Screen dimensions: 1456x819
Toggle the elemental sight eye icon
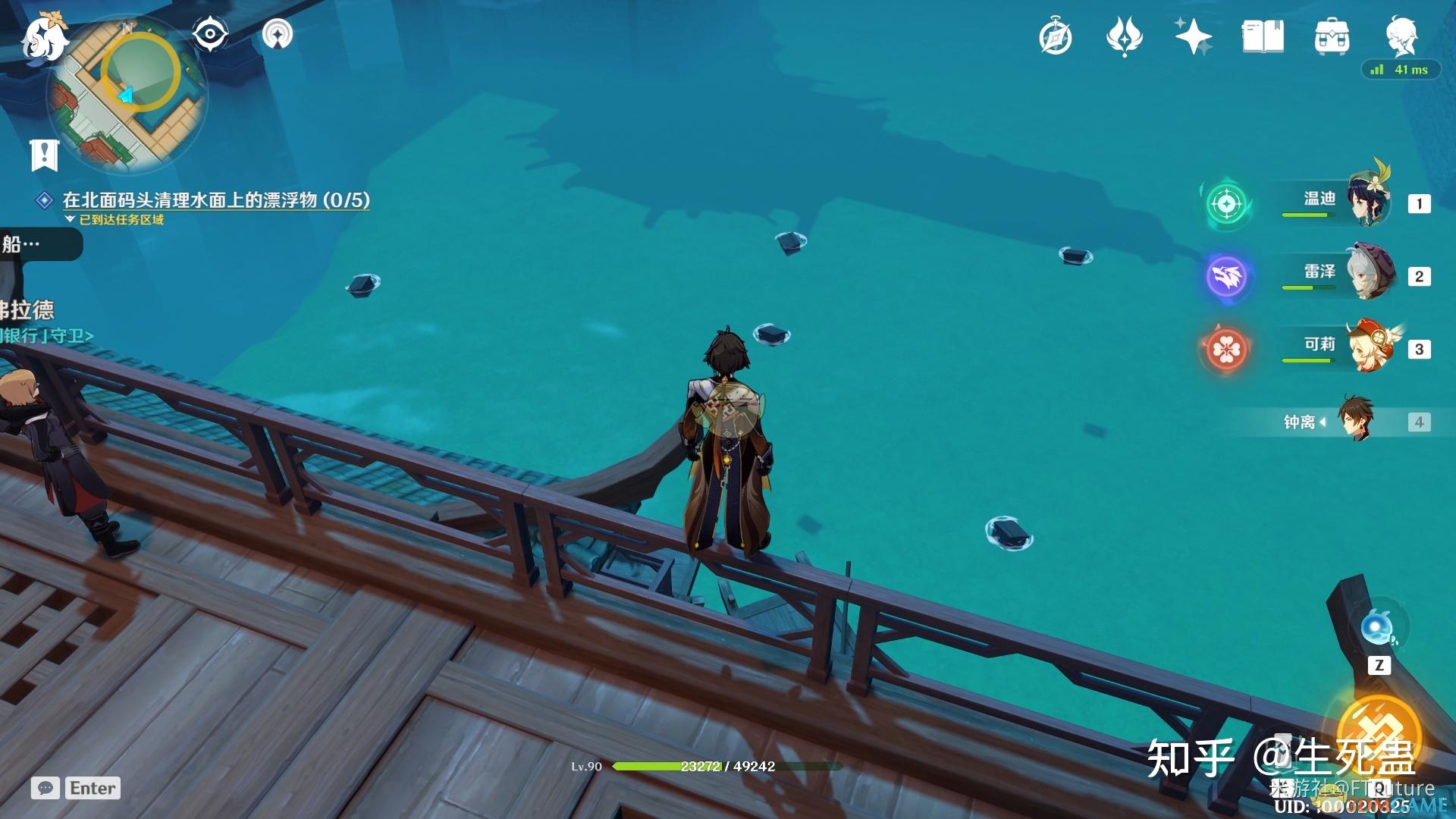coord(210,34)
